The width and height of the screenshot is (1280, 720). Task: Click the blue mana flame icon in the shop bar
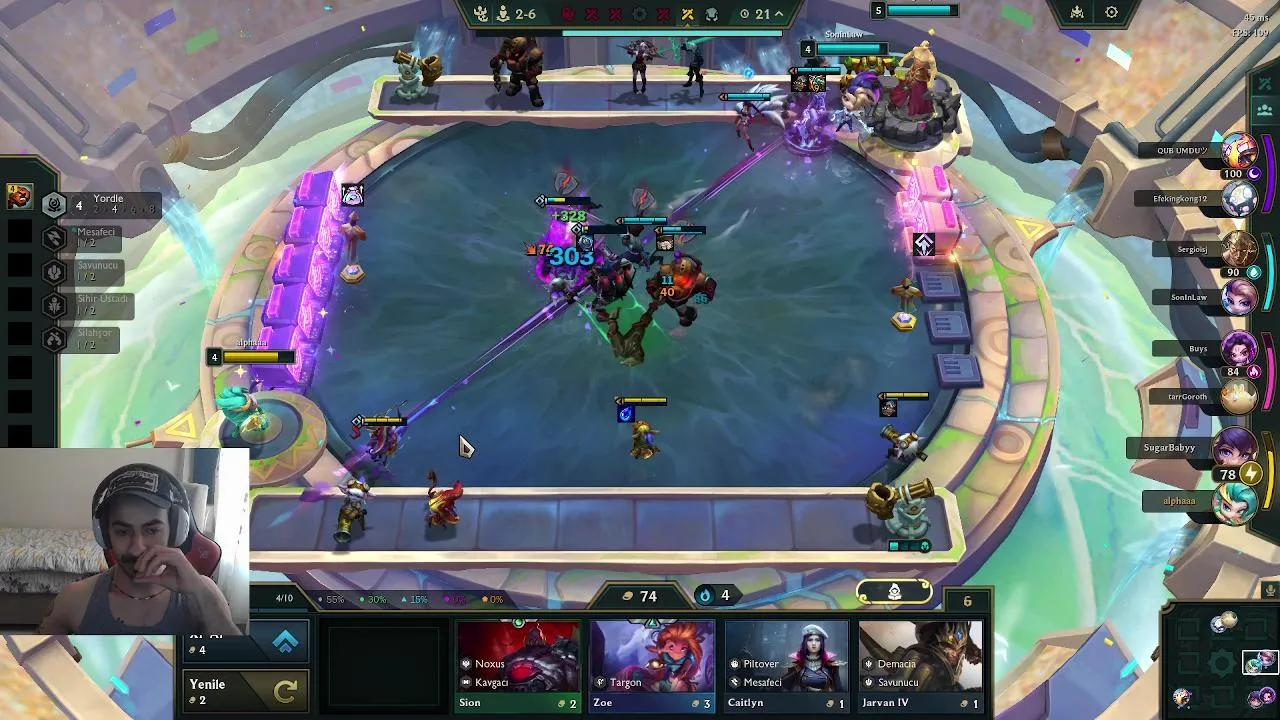(x=706, y=595)
